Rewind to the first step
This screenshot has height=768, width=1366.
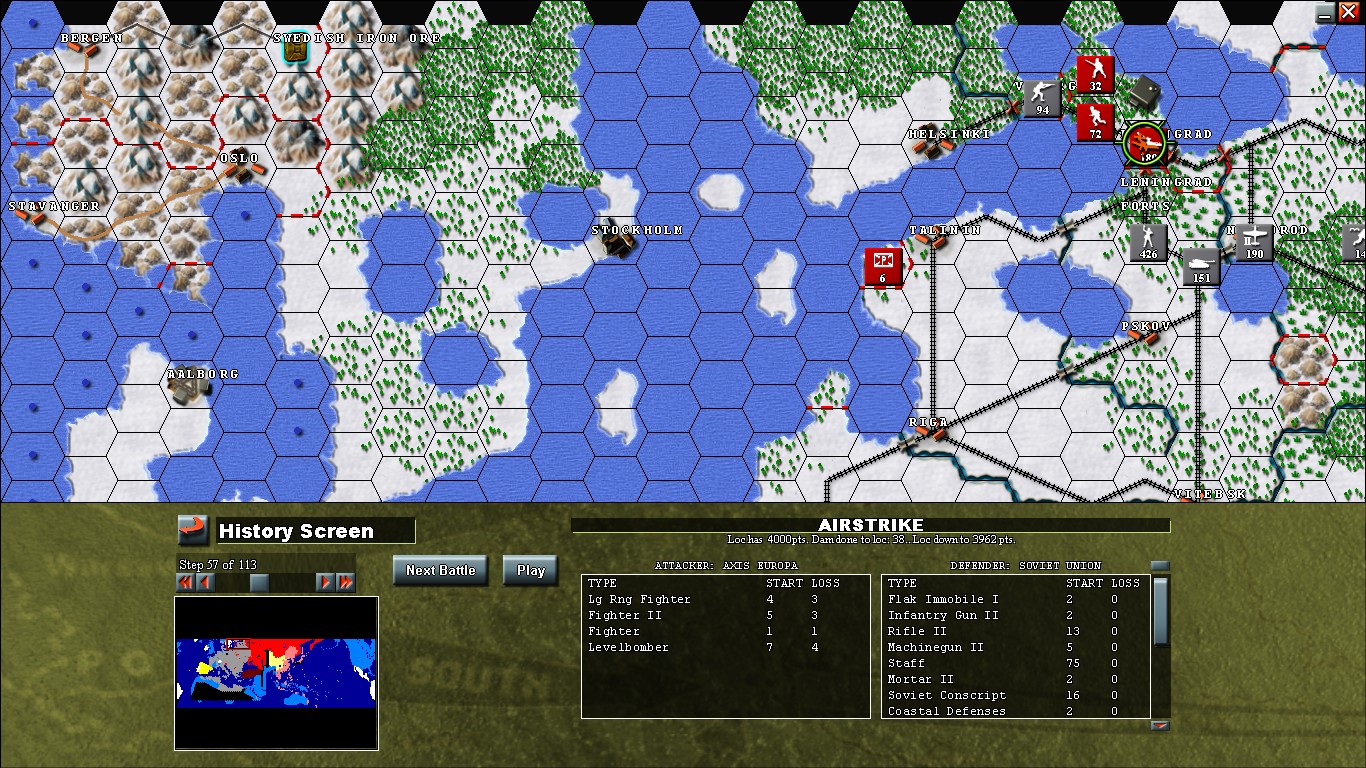point(185,582)
